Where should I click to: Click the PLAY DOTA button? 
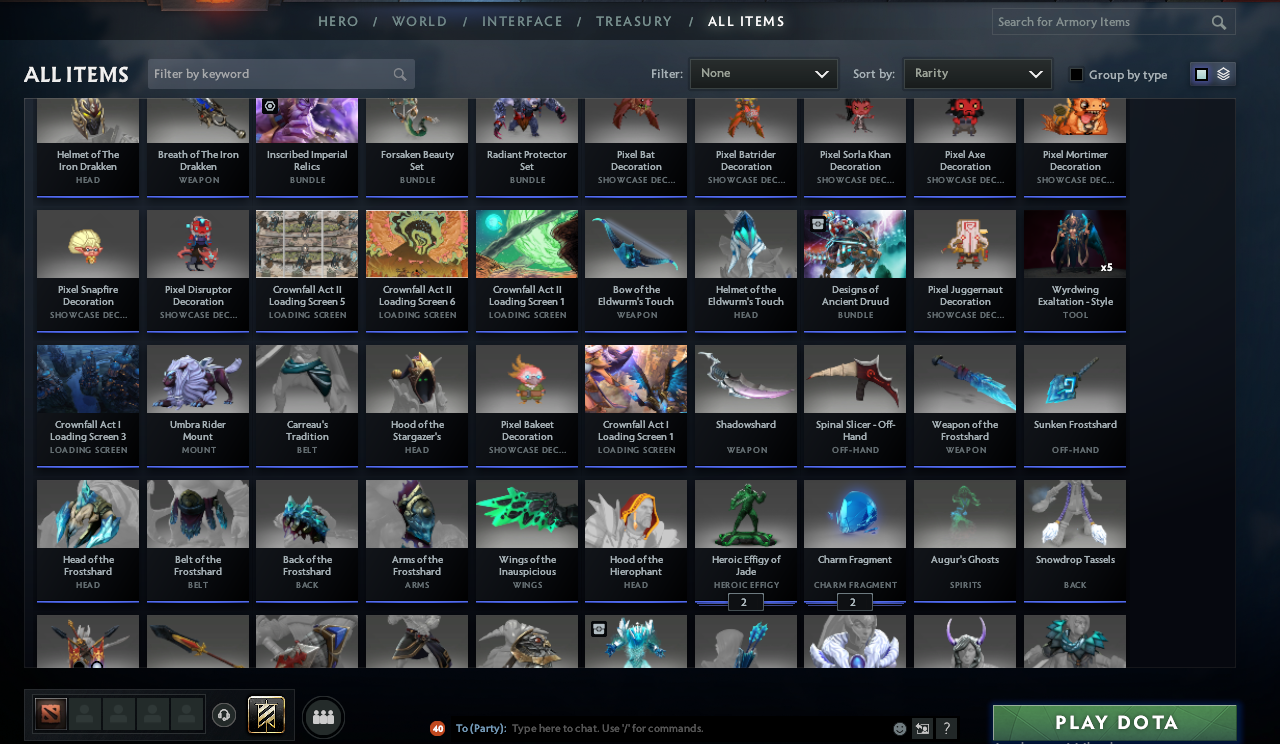[1113, 722]
